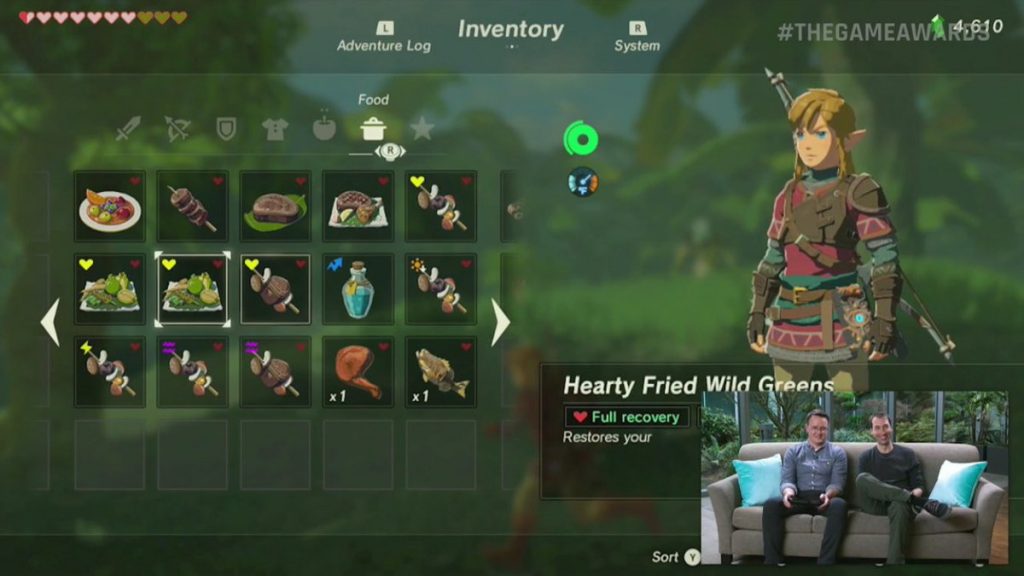Select the sword weapons category icon

[128, 129]
